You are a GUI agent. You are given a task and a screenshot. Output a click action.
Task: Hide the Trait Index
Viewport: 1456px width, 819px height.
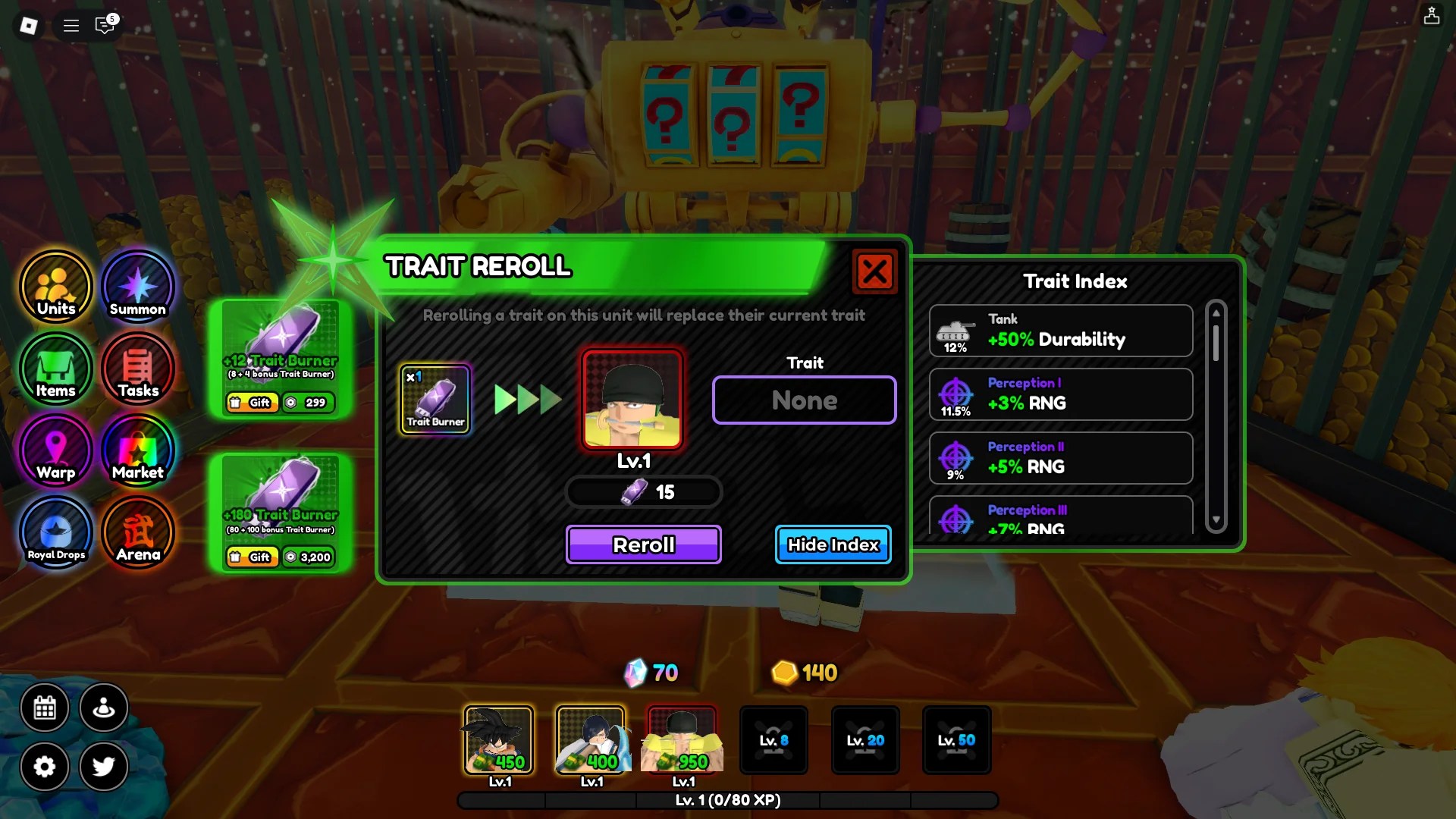coord(832,544)
